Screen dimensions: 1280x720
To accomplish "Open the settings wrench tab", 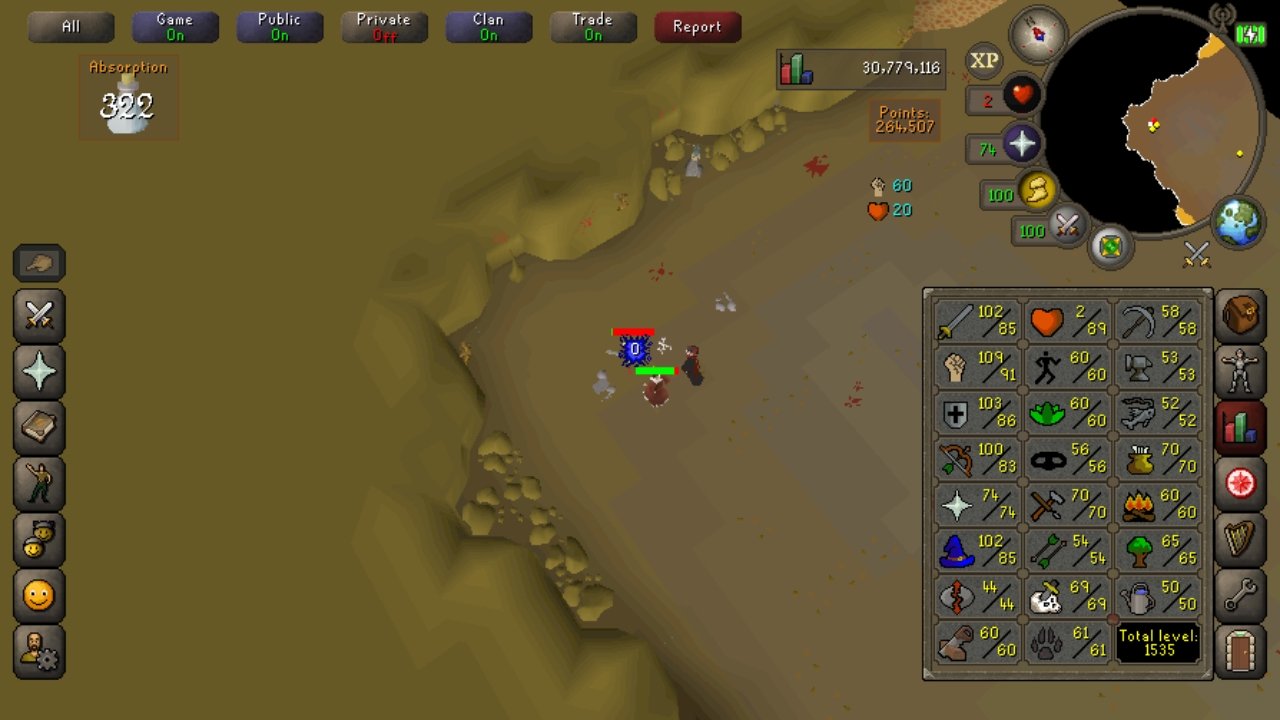I will pyautogui.click(x=1240, y=597).
